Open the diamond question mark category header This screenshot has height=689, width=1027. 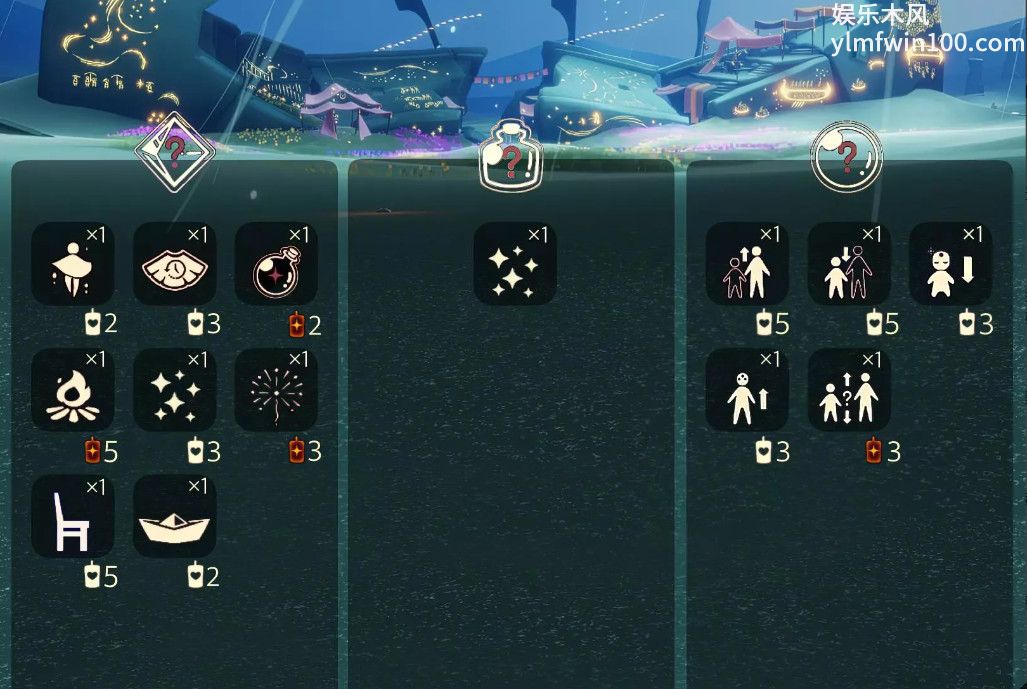coord(175,153)
